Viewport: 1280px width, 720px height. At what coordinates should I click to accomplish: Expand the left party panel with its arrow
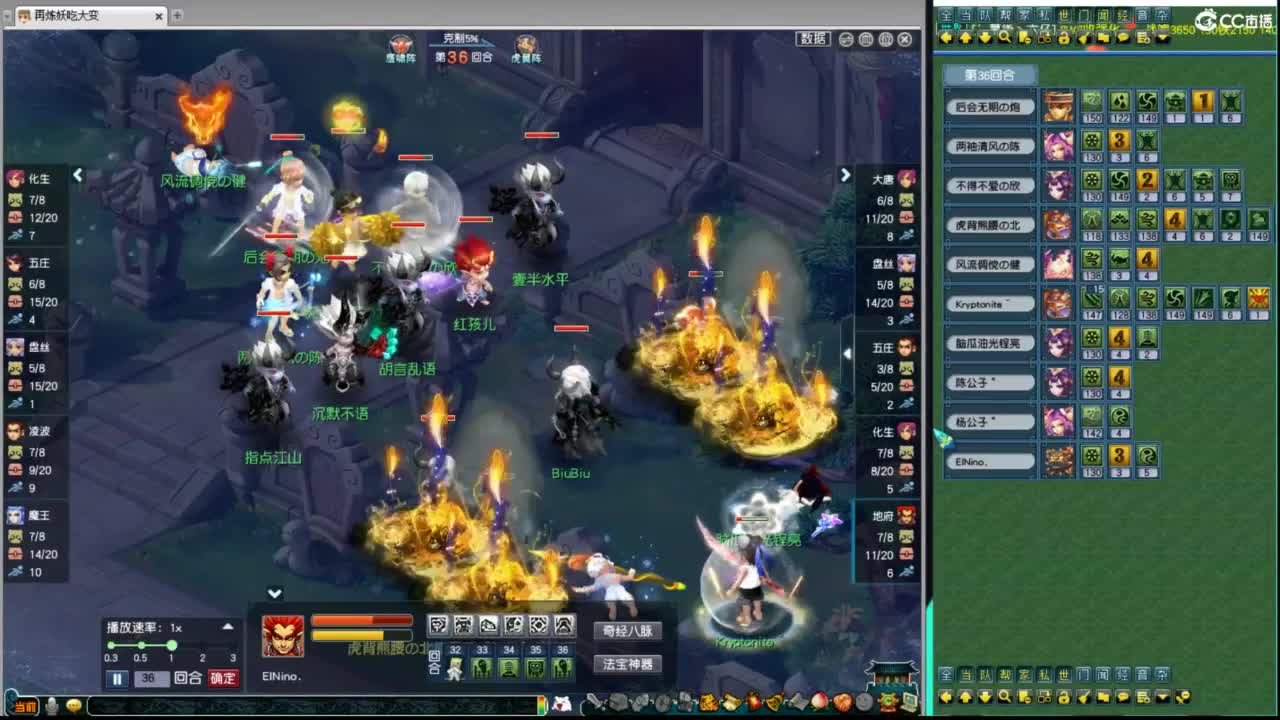(x=78, y=175)
